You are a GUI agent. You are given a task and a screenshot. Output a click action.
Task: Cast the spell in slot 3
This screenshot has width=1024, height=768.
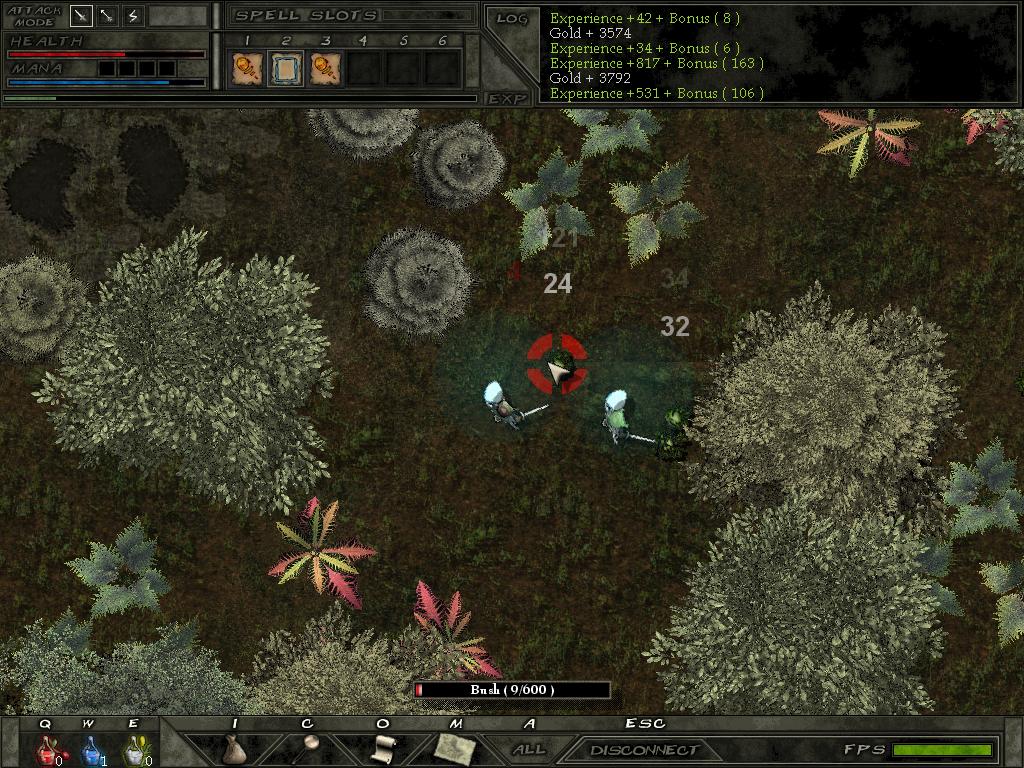[325, 68]
